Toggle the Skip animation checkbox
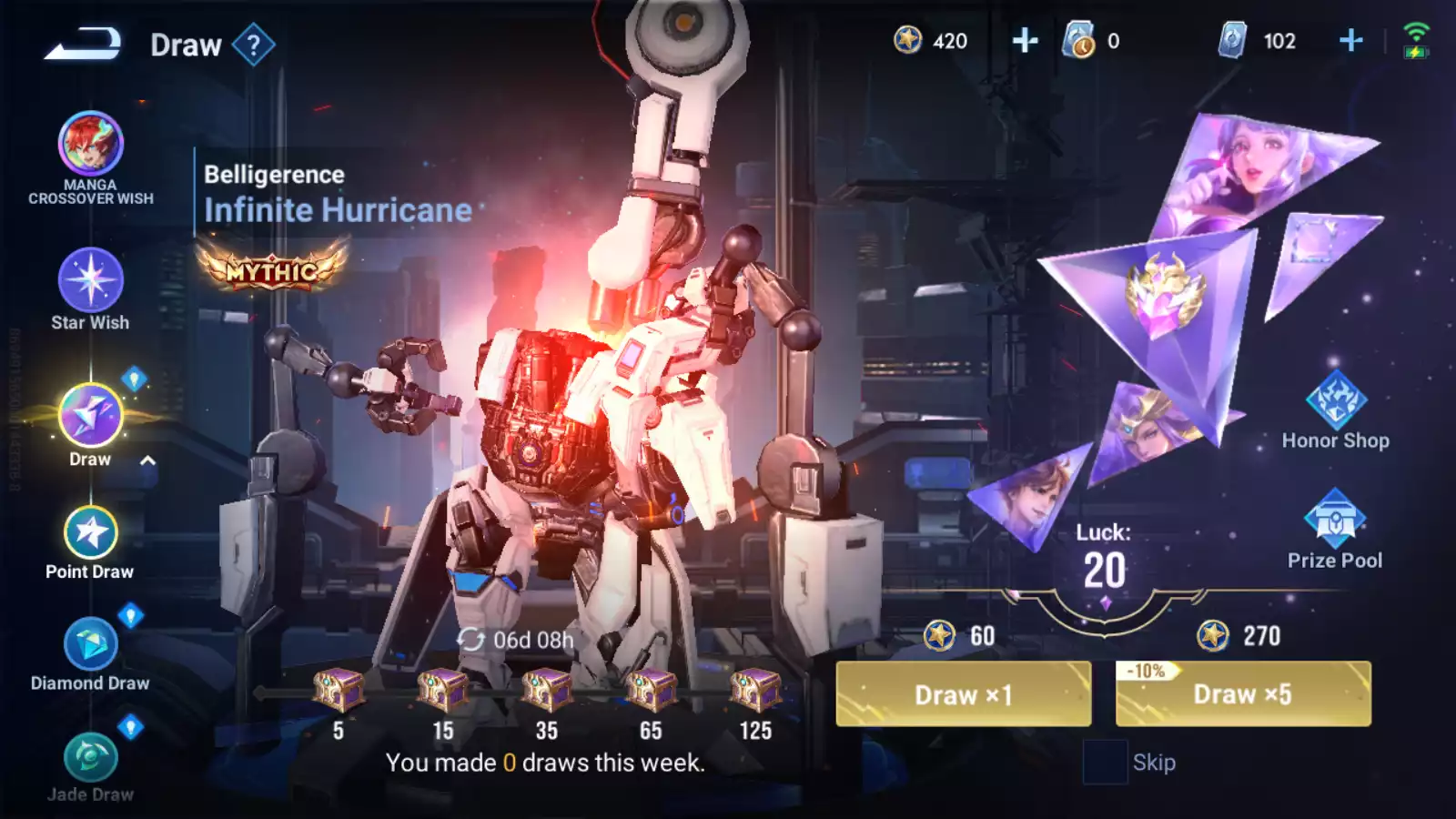The height and width of the screenshot is (819, 1456). click(1105, 762)
